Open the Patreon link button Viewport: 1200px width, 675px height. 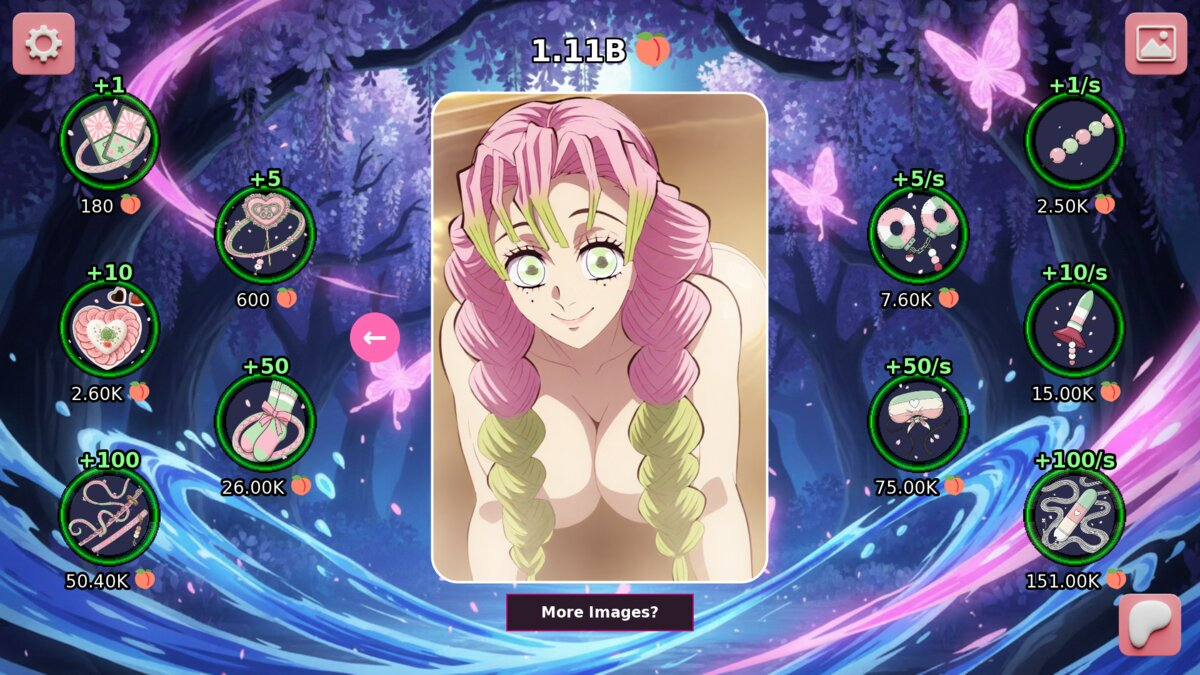point(1149,624)
